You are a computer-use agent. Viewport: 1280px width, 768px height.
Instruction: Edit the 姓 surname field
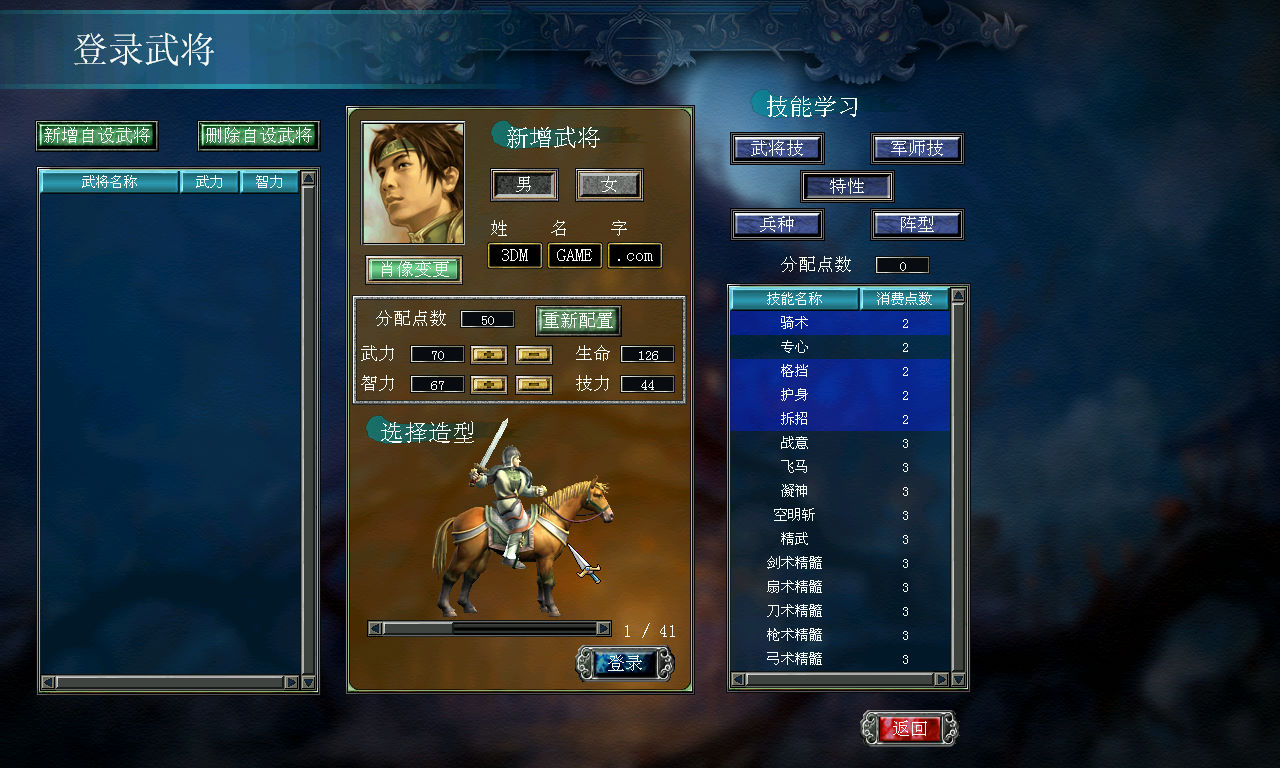(x=515, y=256)
